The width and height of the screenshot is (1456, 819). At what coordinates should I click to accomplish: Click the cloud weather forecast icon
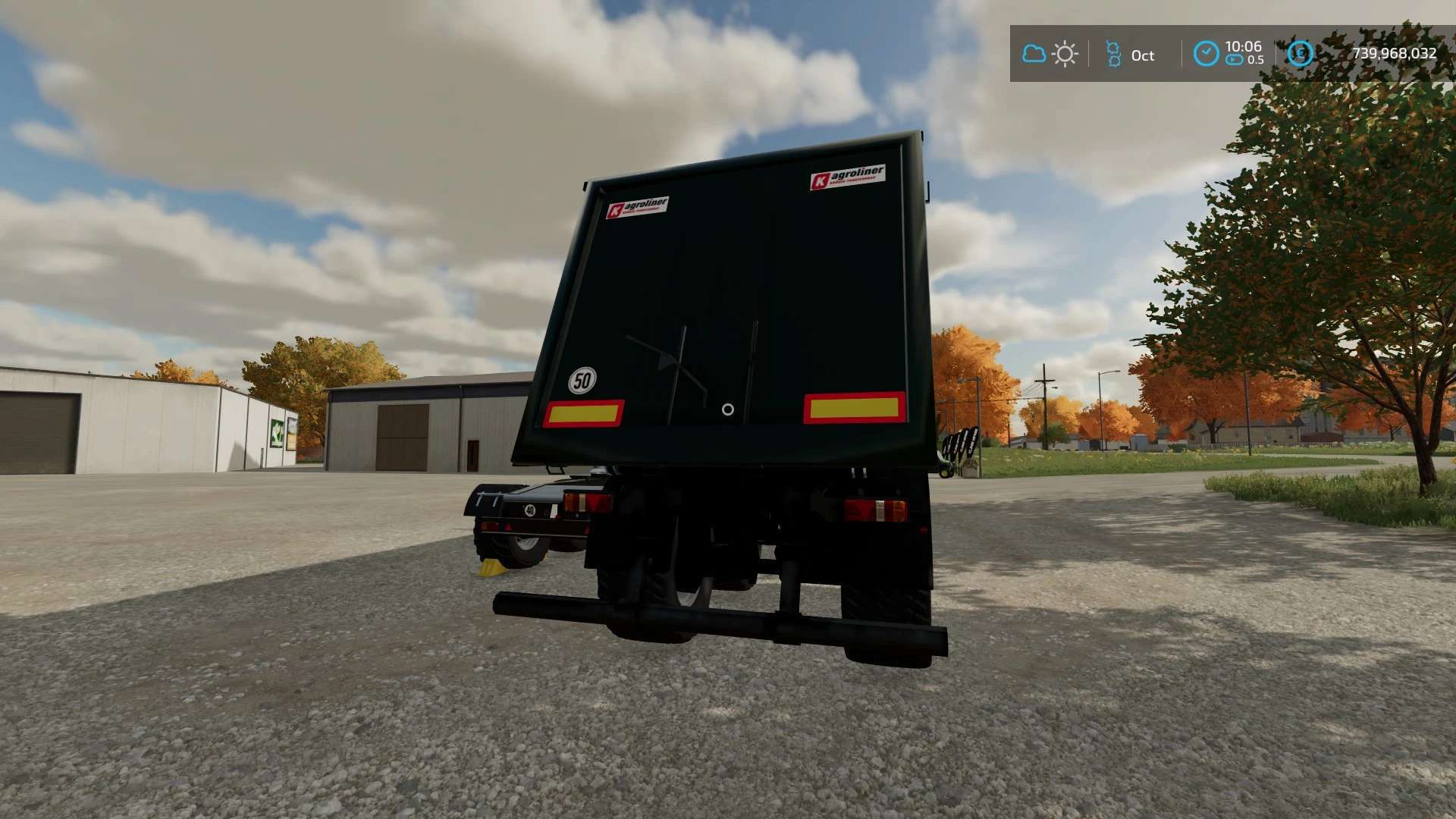click(1034, 54)
